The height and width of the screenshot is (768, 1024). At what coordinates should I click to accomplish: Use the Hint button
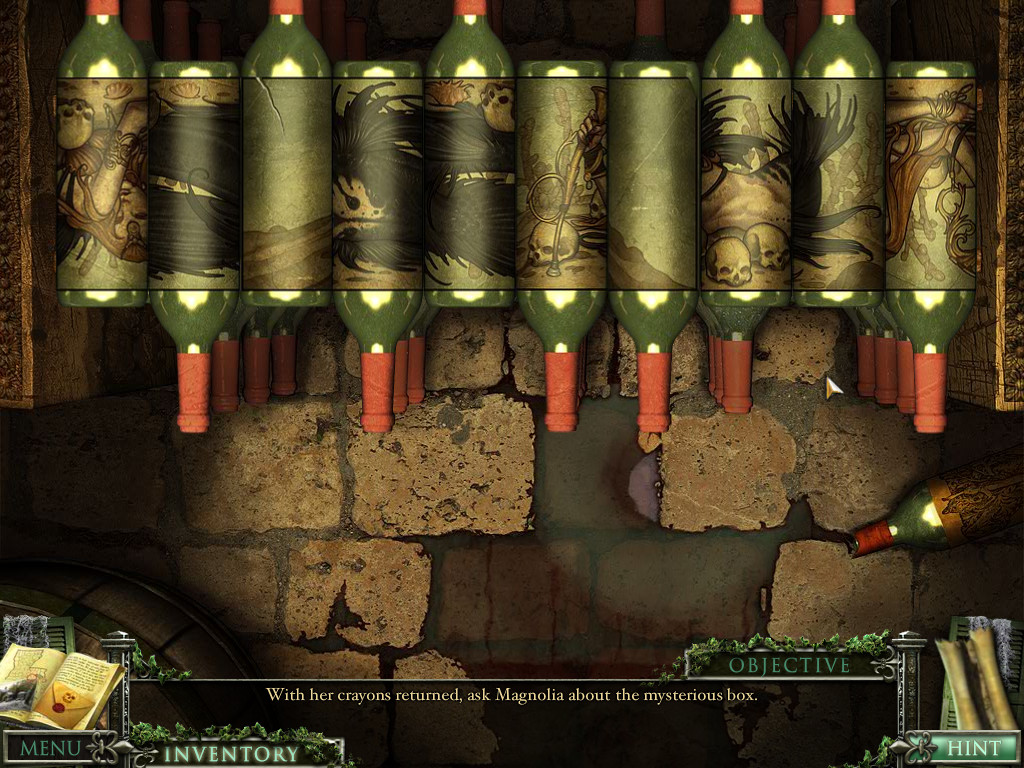point(973,748)
